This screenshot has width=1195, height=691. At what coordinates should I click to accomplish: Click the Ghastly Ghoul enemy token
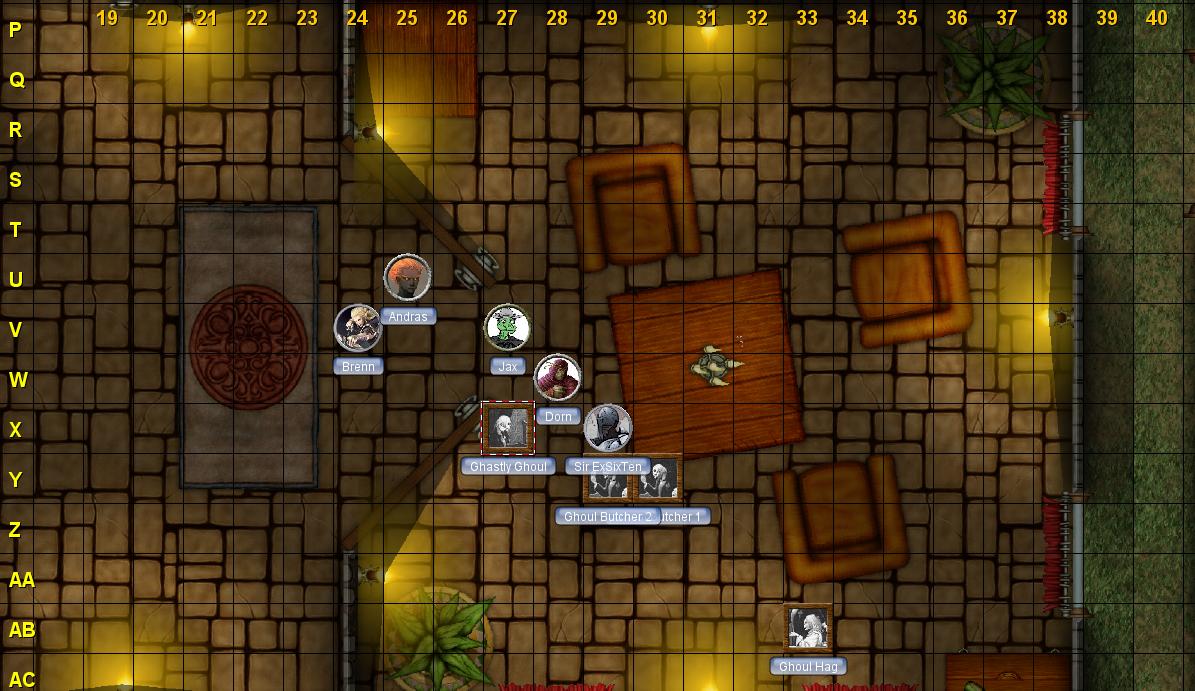[x=507, y=428]
